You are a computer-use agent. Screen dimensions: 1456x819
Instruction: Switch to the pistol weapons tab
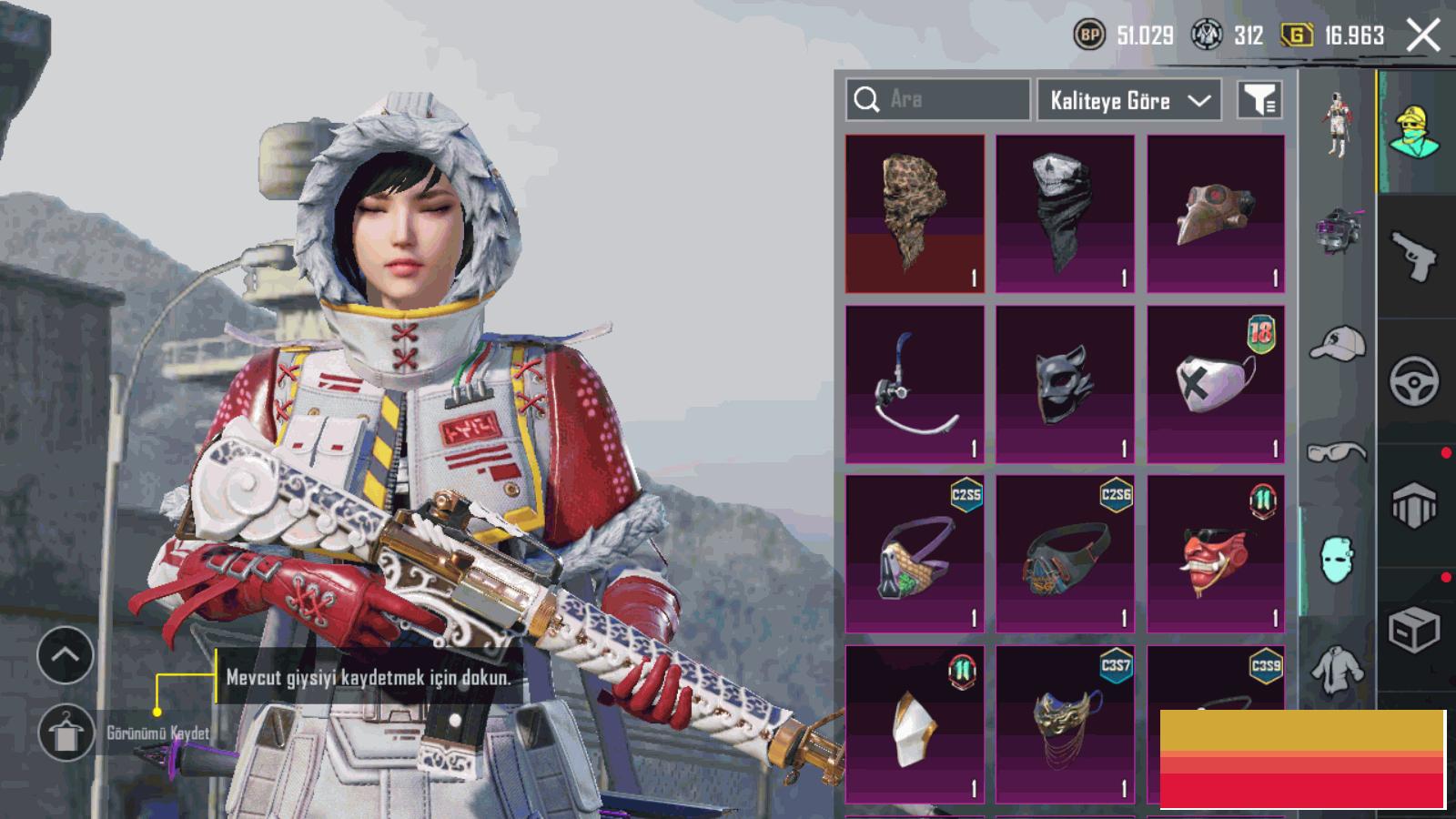pos(1414,256)
